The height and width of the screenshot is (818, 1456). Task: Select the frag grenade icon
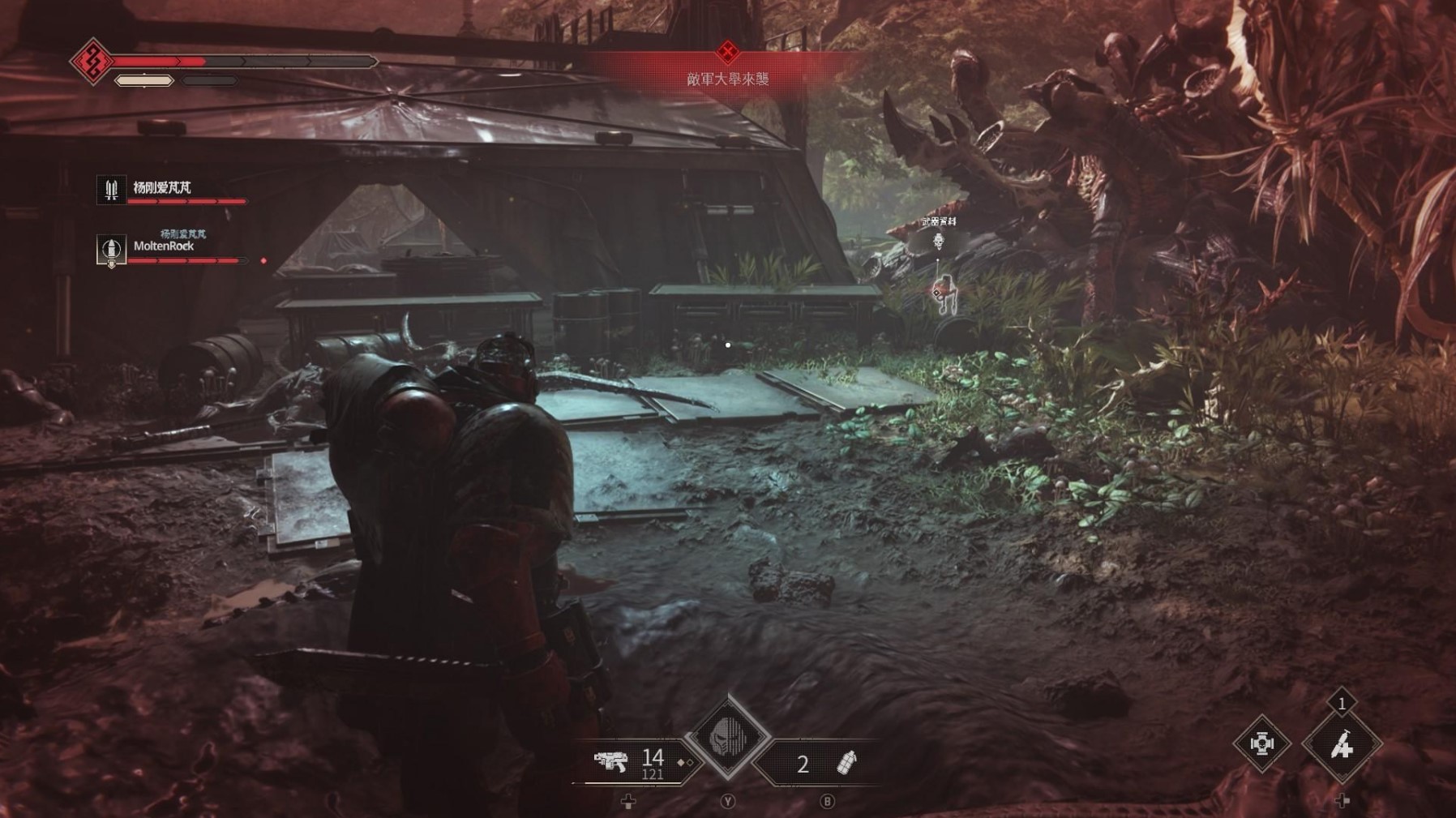(x=846, y=763)
